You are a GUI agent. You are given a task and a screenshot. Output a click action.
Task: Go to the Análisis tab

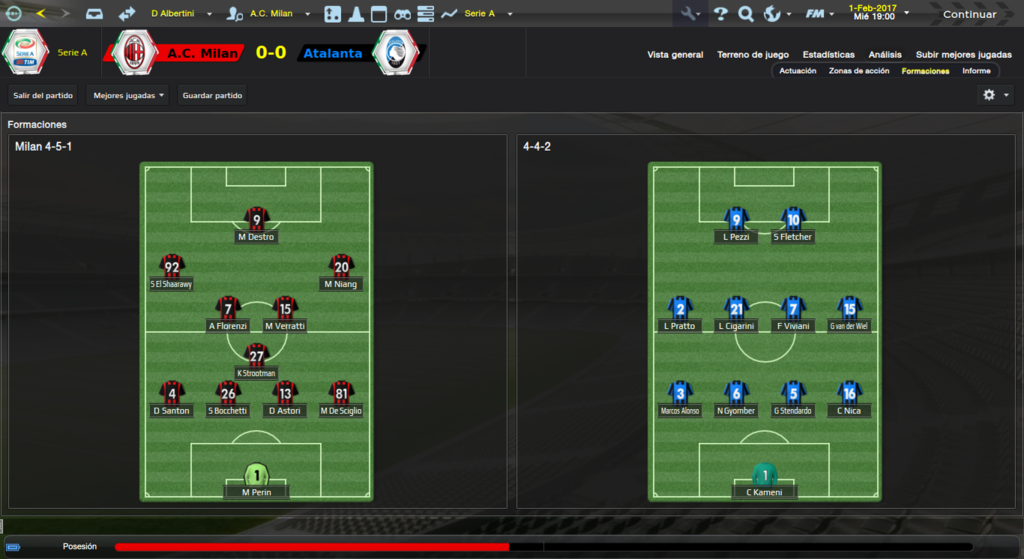click(x=885, y=55)
